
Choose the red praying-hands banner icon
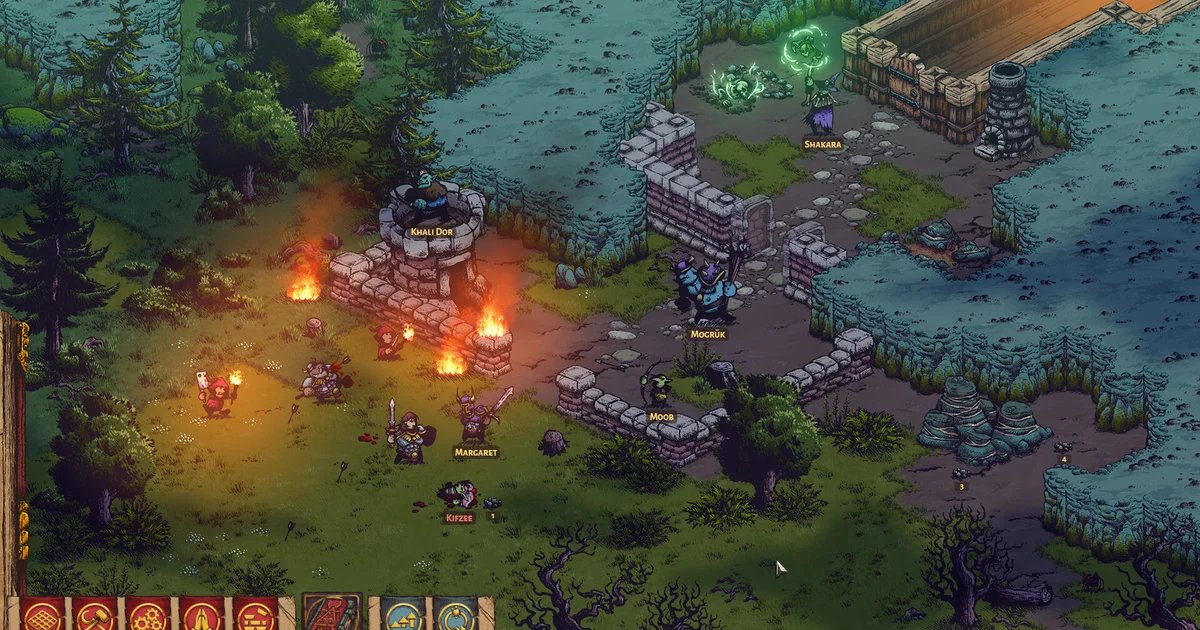click(200, 614)
